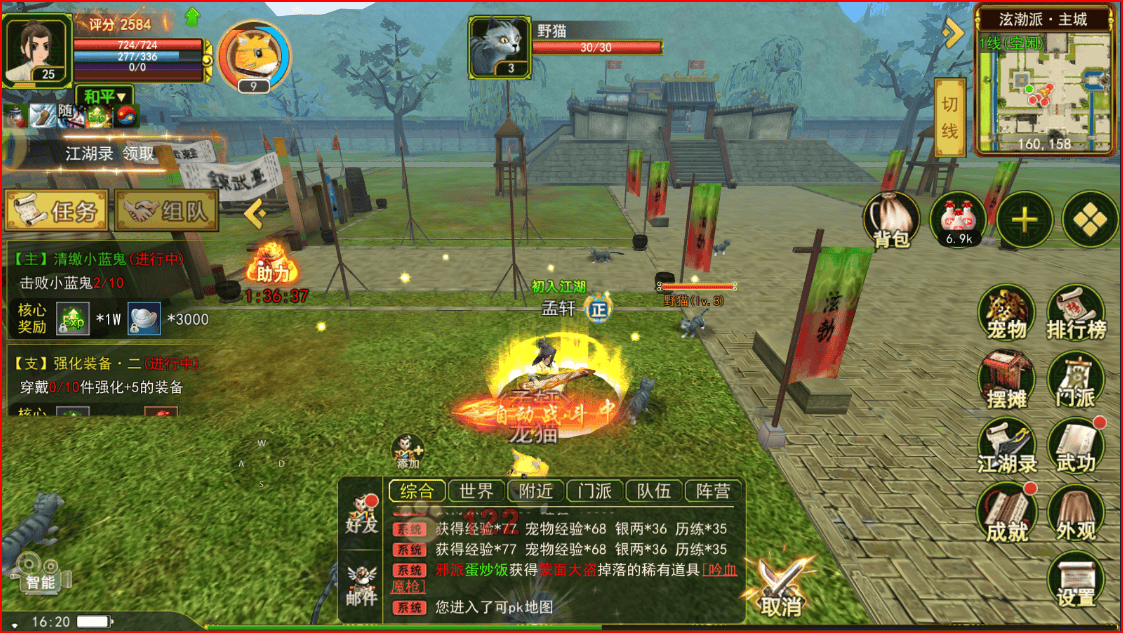Open the 武功 martial skills menu

(1076, 448)
